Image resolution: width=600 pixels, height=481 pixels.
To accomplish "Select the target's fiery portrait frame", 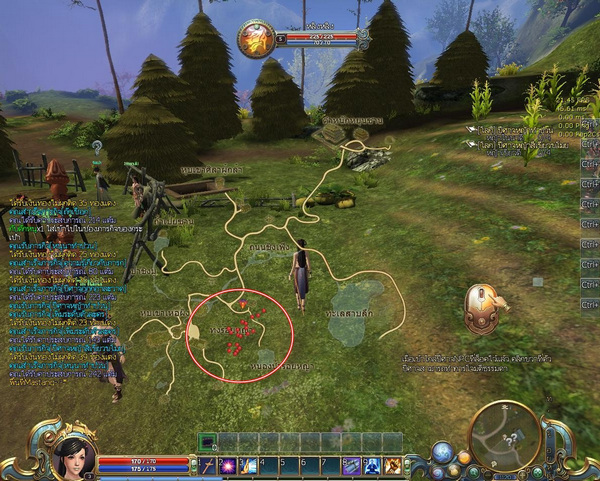I will 257,39.
